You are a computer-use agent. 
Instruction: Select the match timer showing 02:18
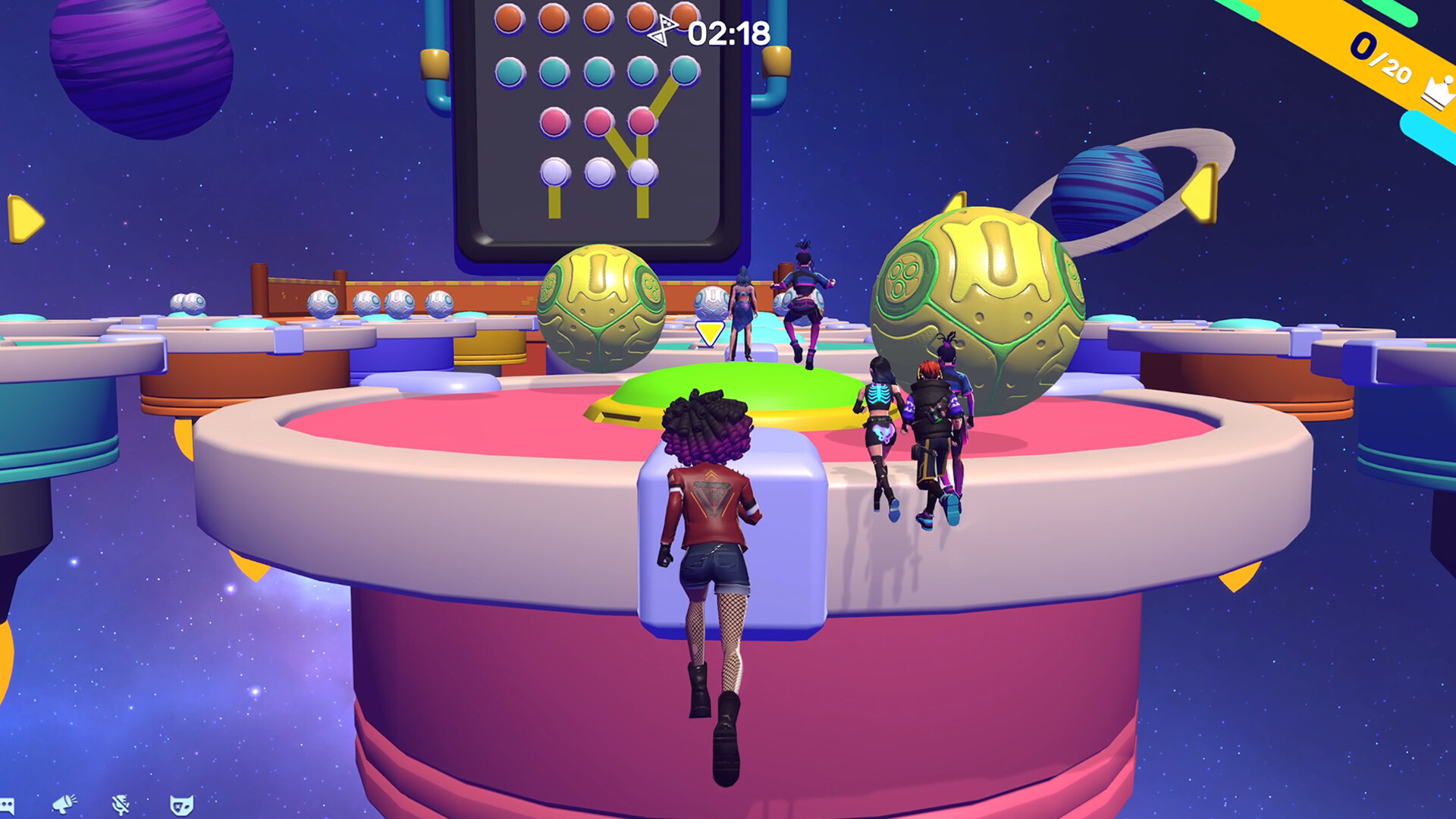[x=724, y=32]
